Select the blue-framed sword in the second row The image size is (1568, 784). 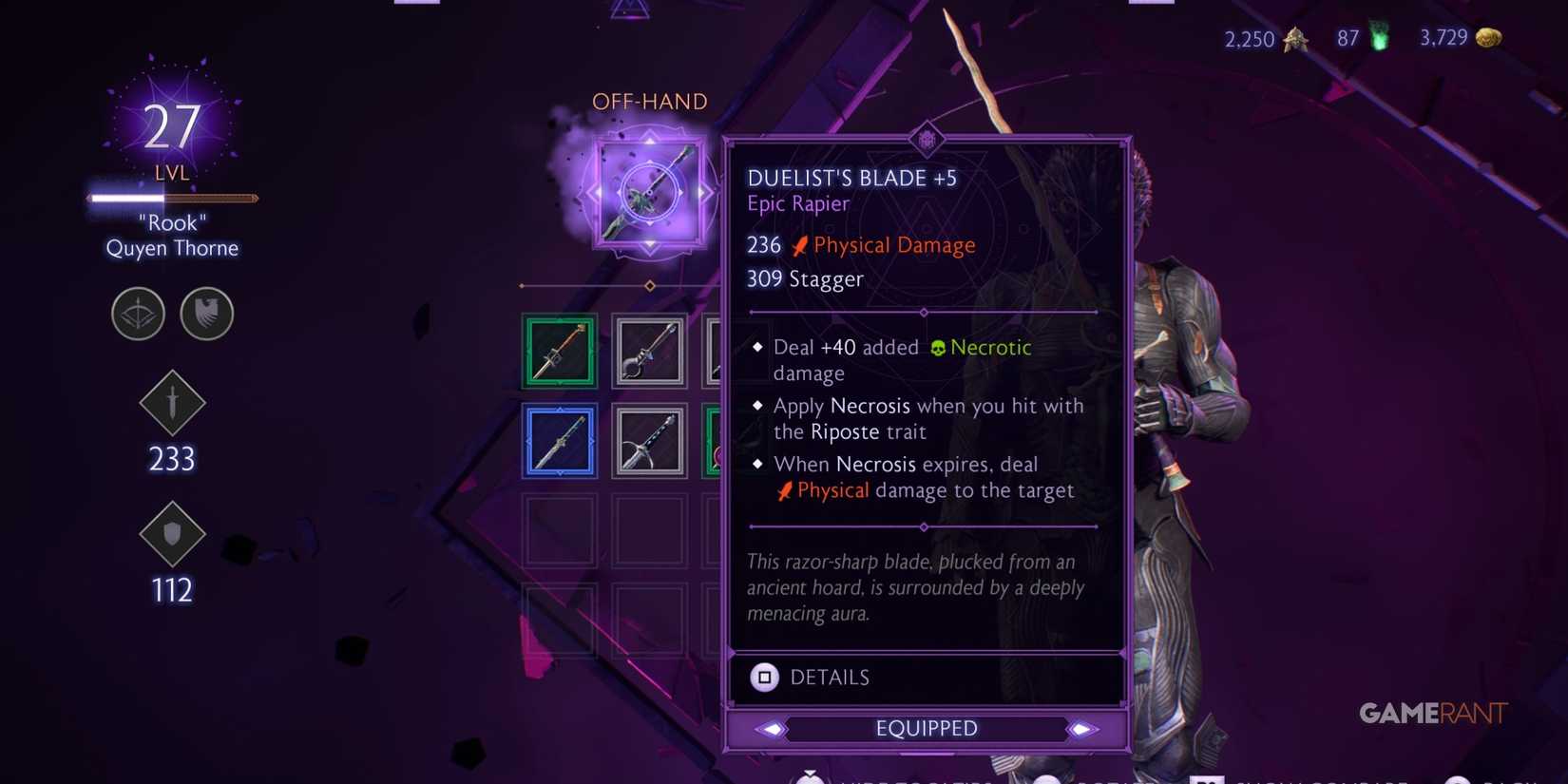pos(559,440)
